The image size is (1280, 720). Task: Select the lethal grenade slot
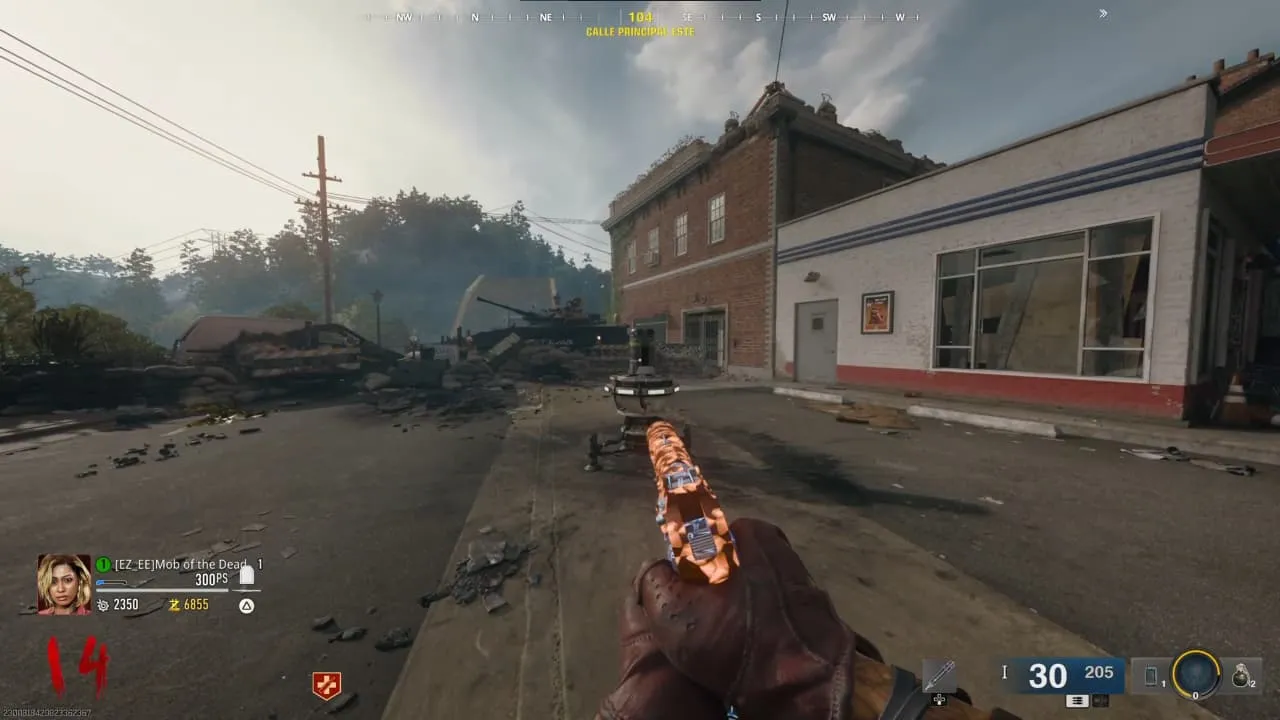tap(1242, 676)
